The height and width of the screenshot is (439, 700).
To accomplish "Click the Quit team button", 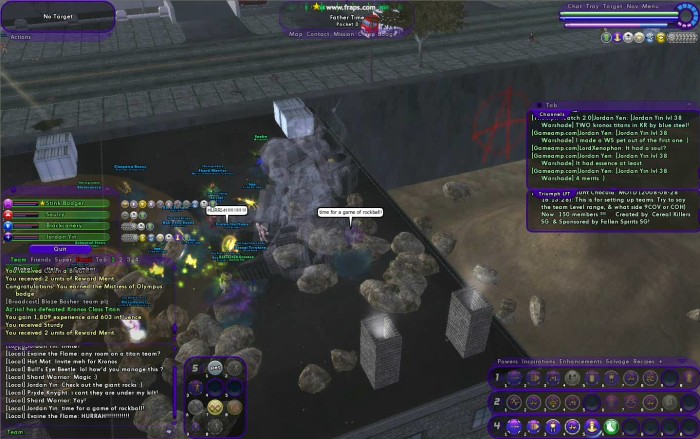I will 60,248.
